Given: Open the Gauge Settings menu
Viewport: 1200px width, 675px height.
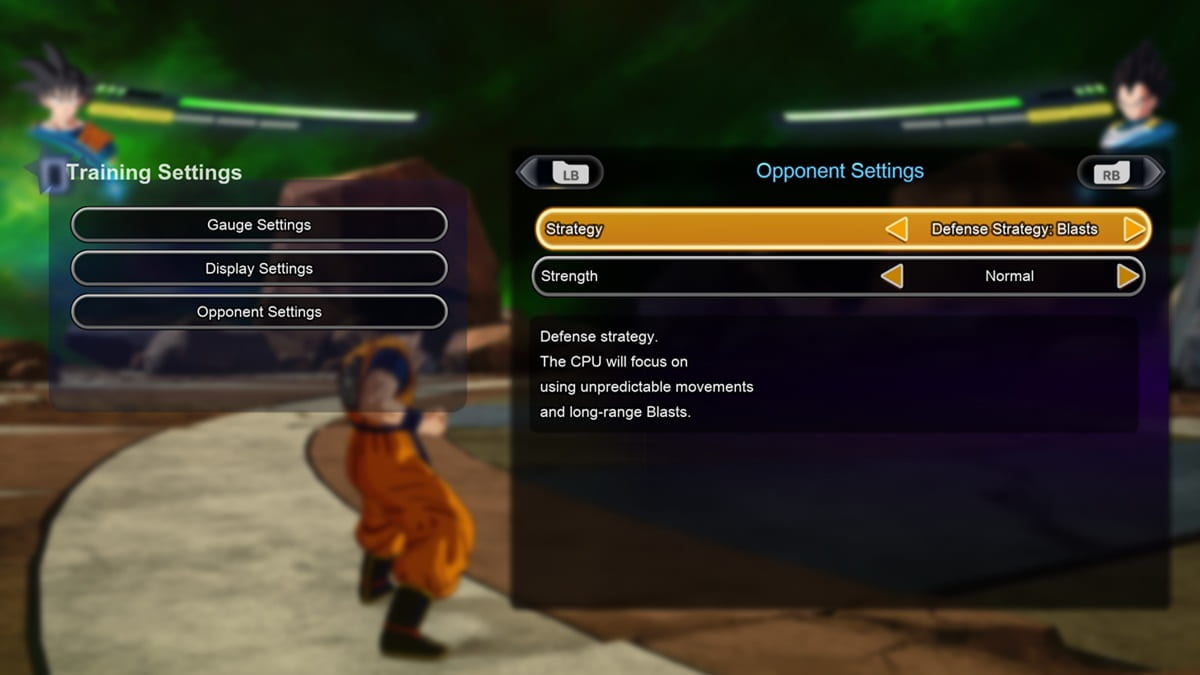Looking at the screenshot, I should pyautogui.click(x=259, y=225).
